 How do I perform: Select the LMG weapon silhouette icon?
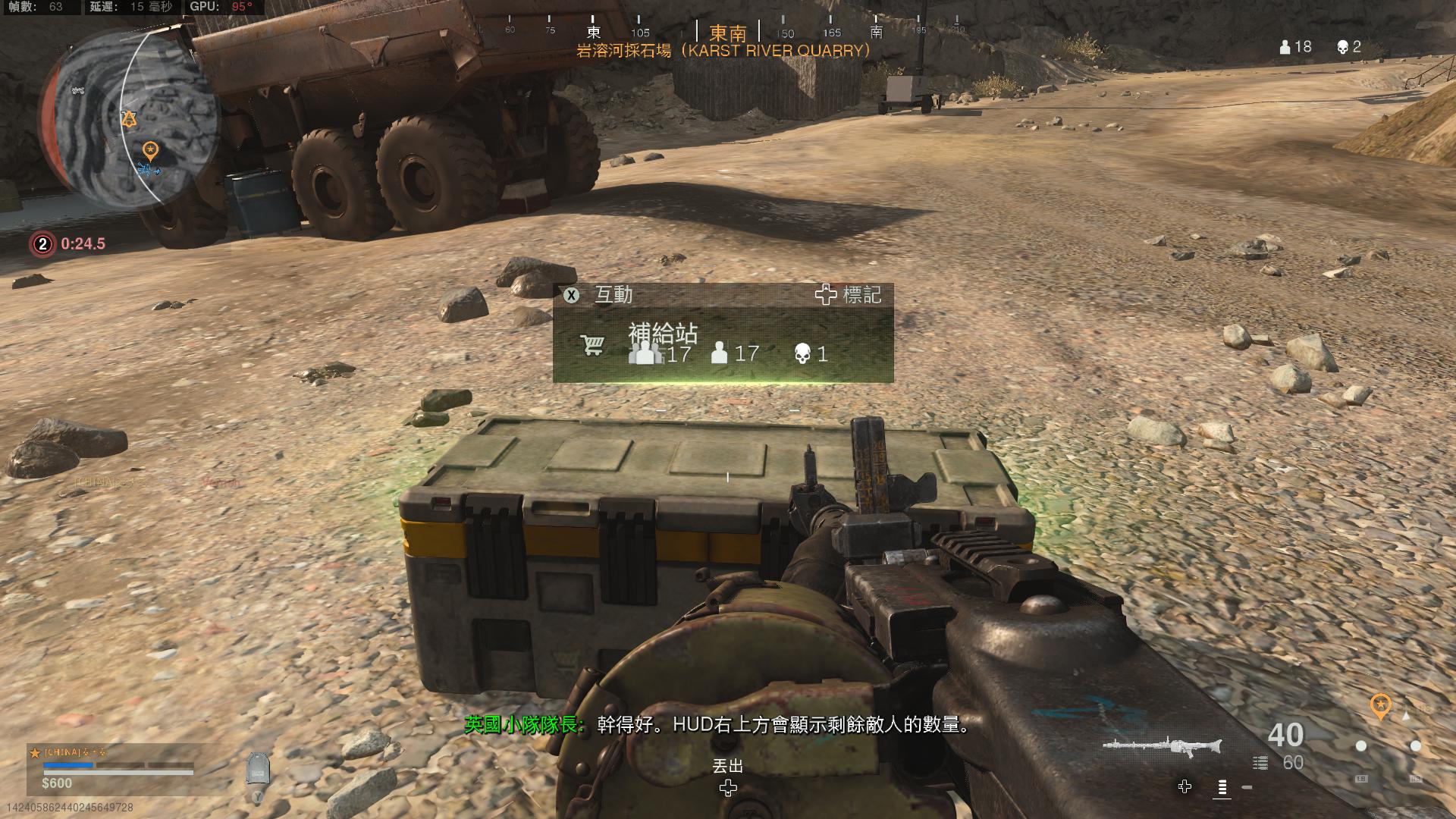point(1158,745)
